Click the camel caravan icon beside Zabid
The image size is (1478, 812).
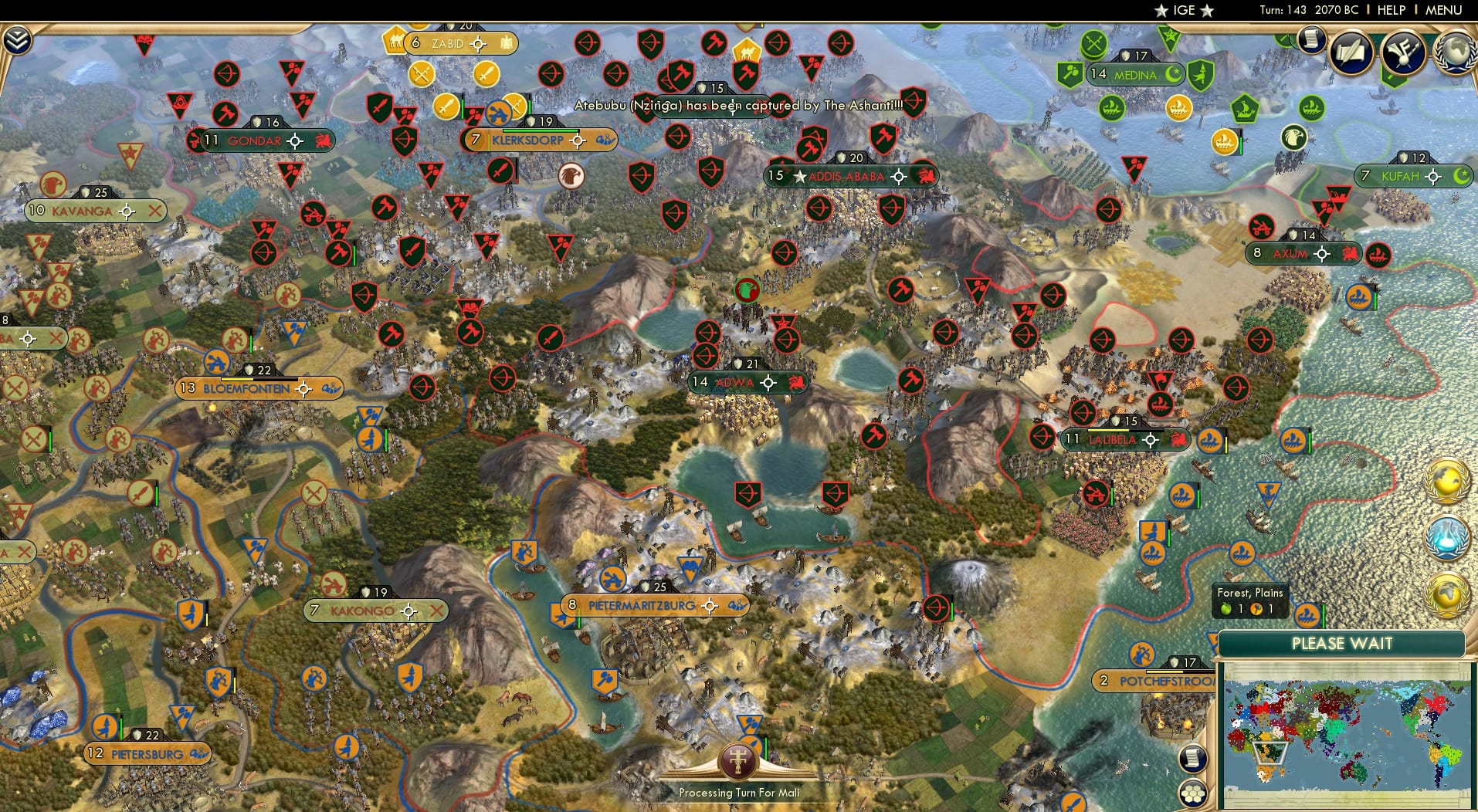(x=395, y=42)
